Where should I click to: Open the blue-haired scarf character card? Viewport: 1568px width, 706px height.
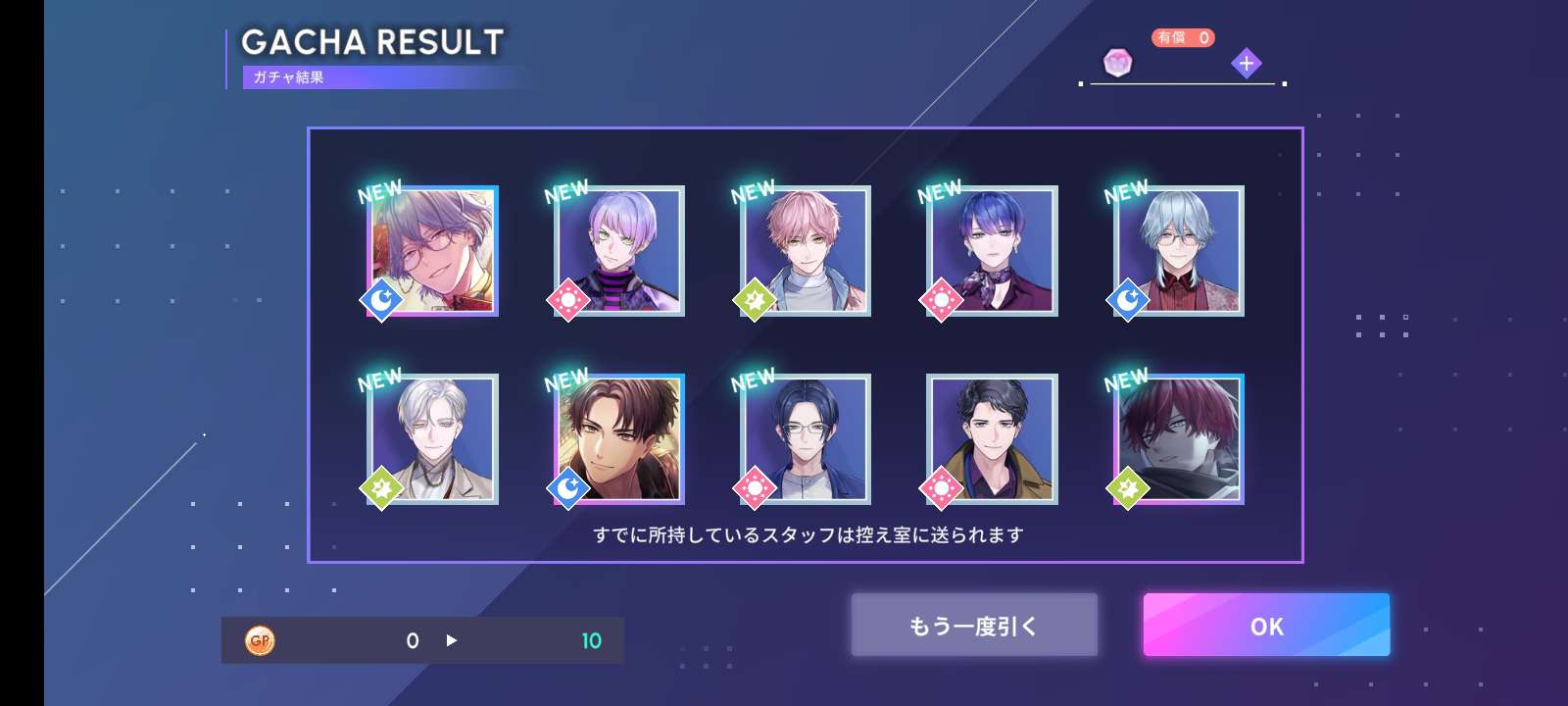coord(992,251)
